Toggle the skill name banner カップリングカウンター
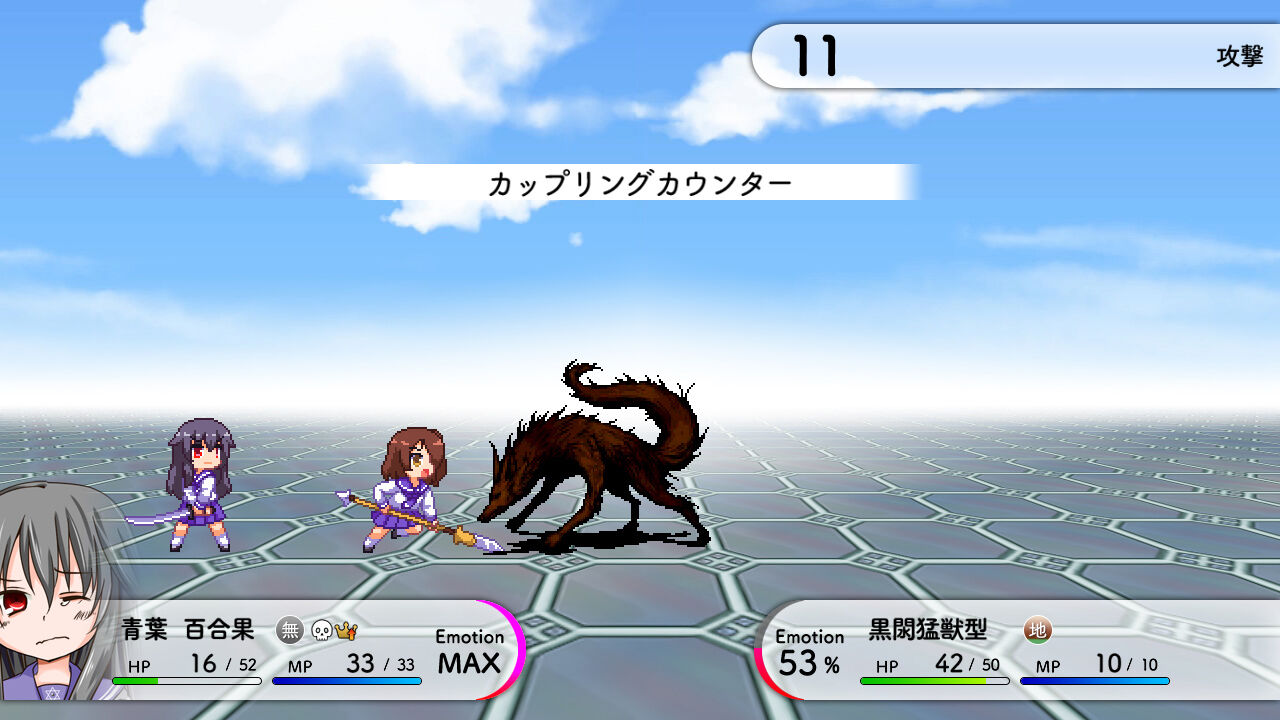Image resolution: width=1280 pixels, height=720 pixels. click(x=640, y=183)
